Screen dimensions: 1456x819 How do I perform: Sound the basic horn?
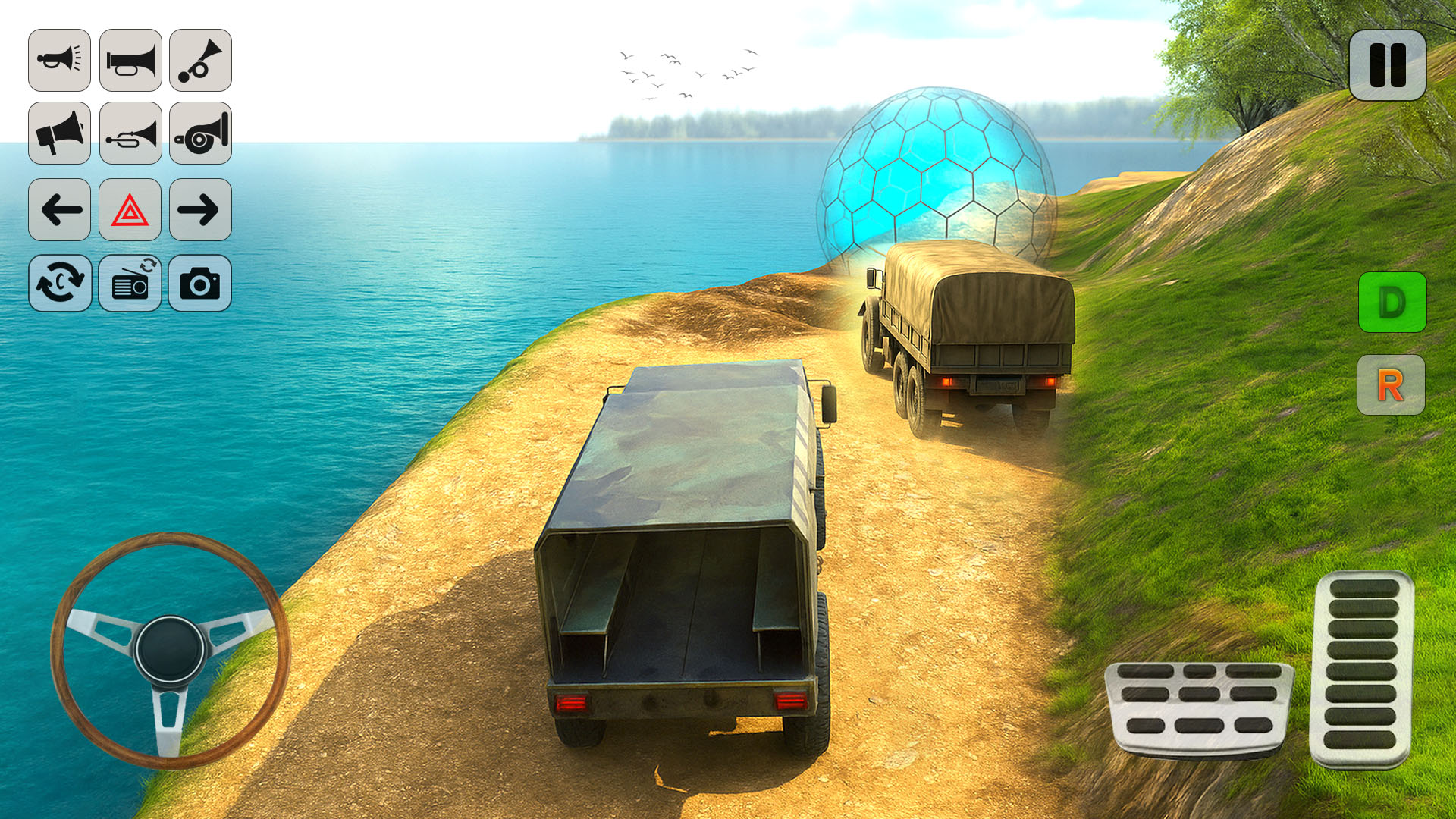click(59, 61)
